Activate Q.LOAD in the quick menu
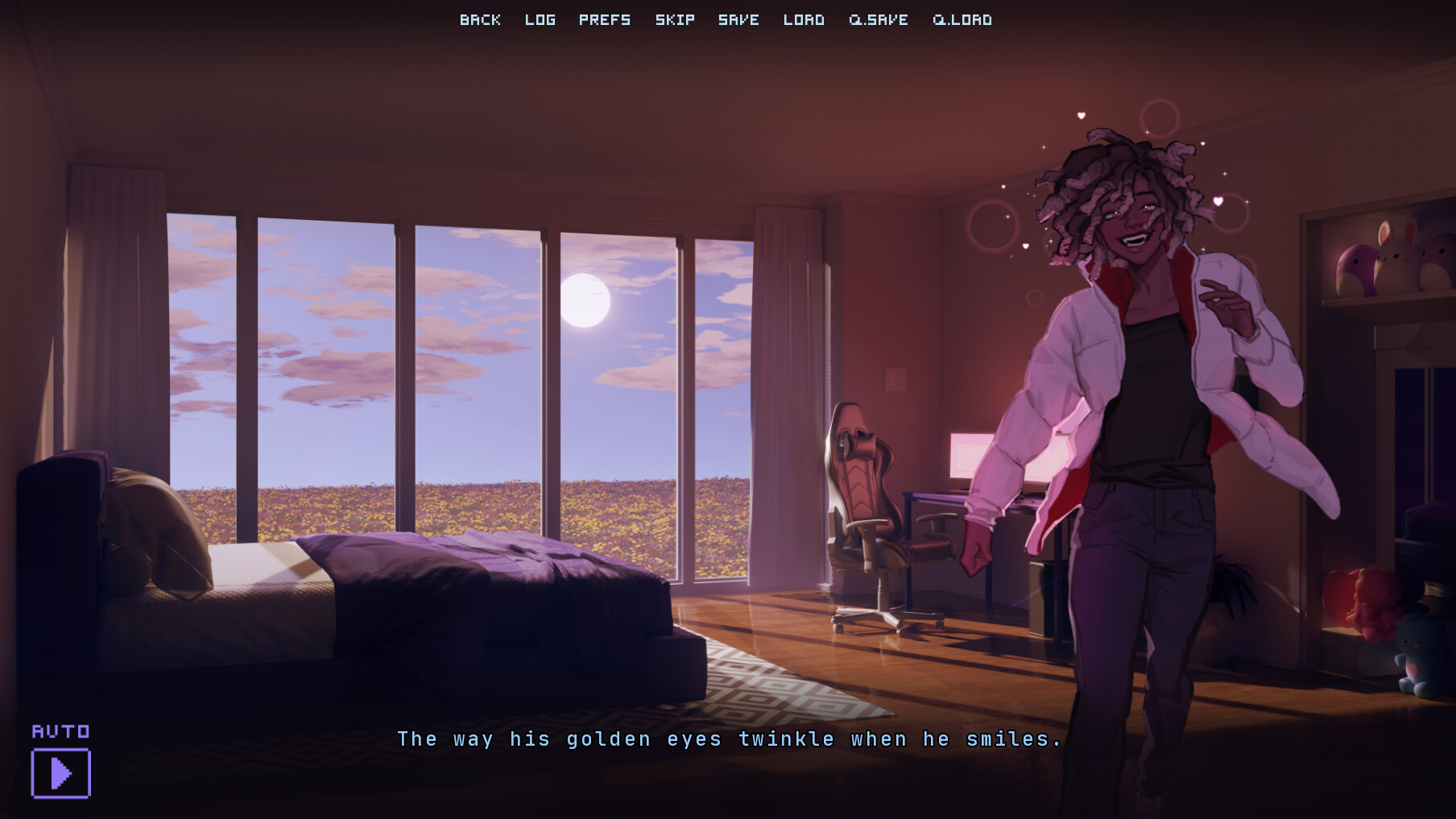Screen dimensions: 1456x819 (x=962, y=19)
